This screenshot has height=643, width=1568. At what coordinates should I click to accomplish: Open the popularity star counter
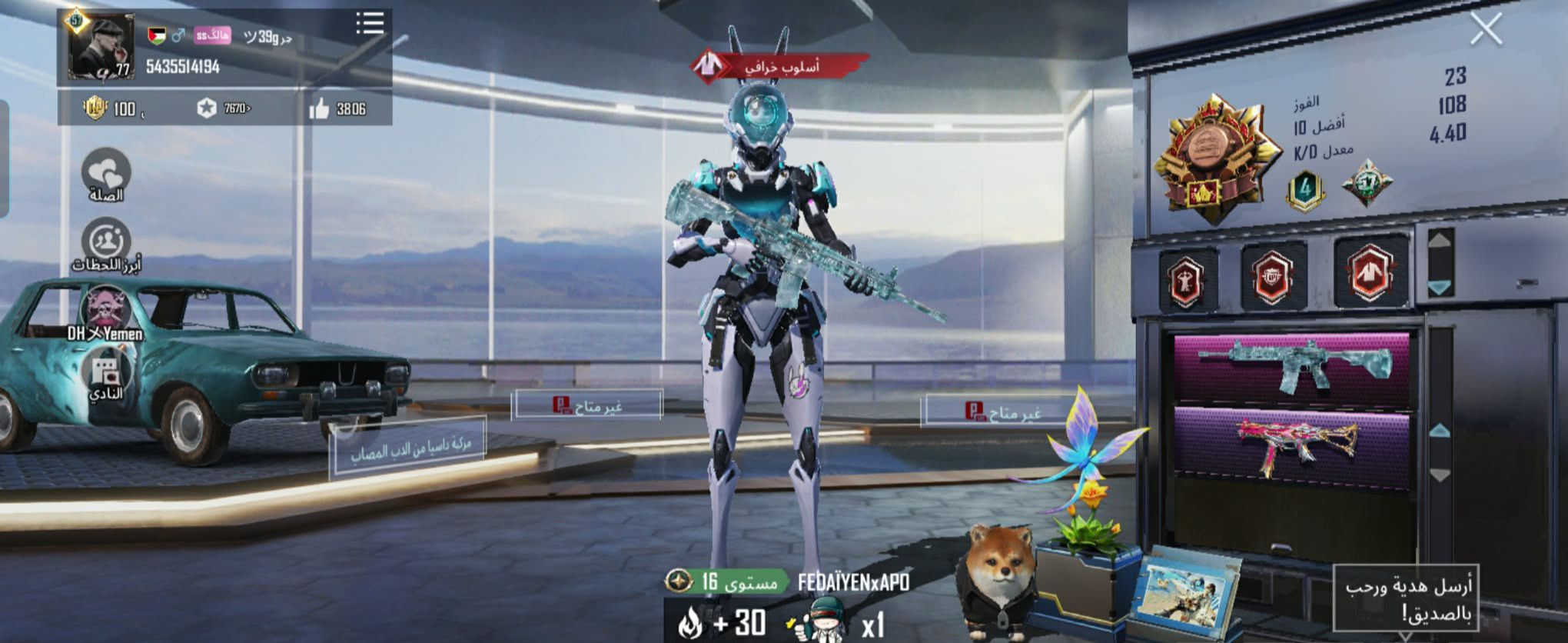pos(207,108)
